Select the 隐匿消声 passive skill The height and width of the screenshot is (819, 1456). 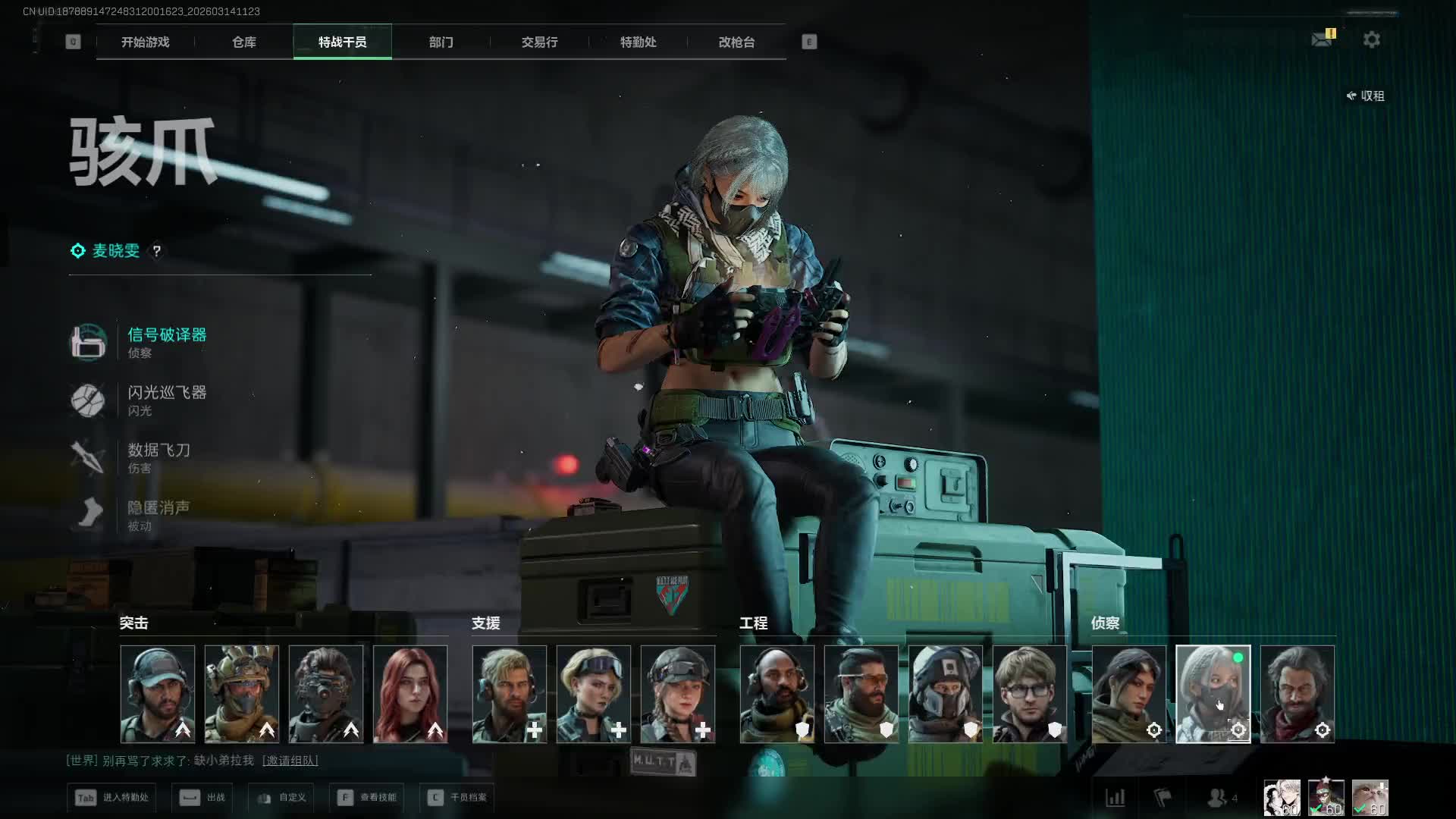coord(158,508)
